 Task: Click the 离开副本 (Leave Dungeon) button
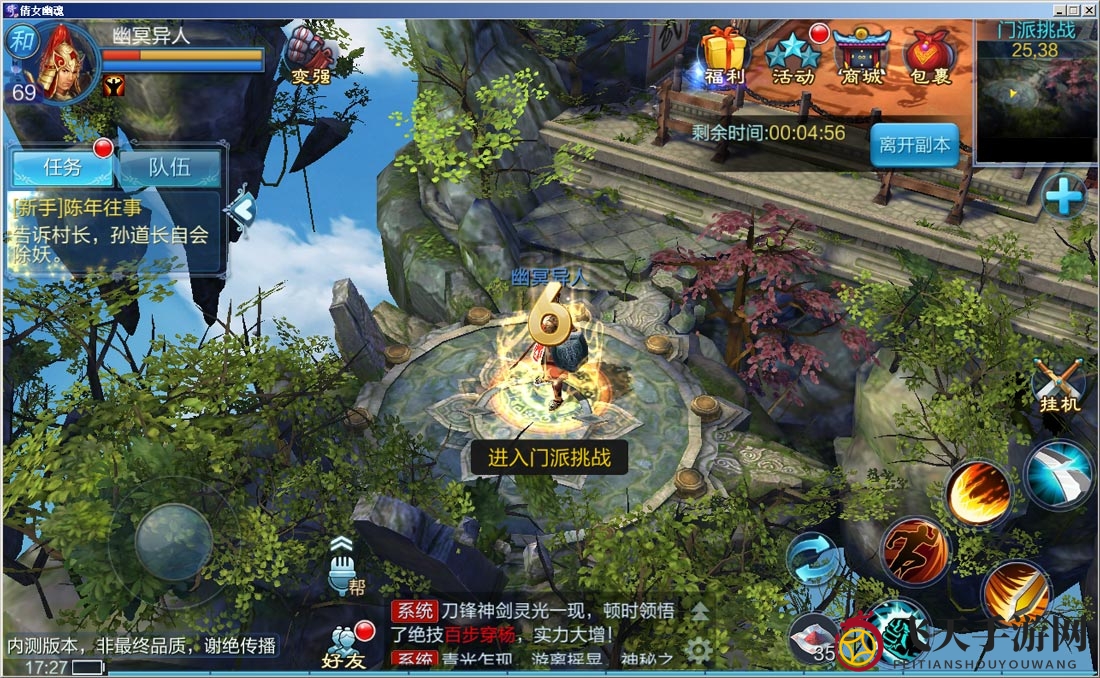coord(914,145)
